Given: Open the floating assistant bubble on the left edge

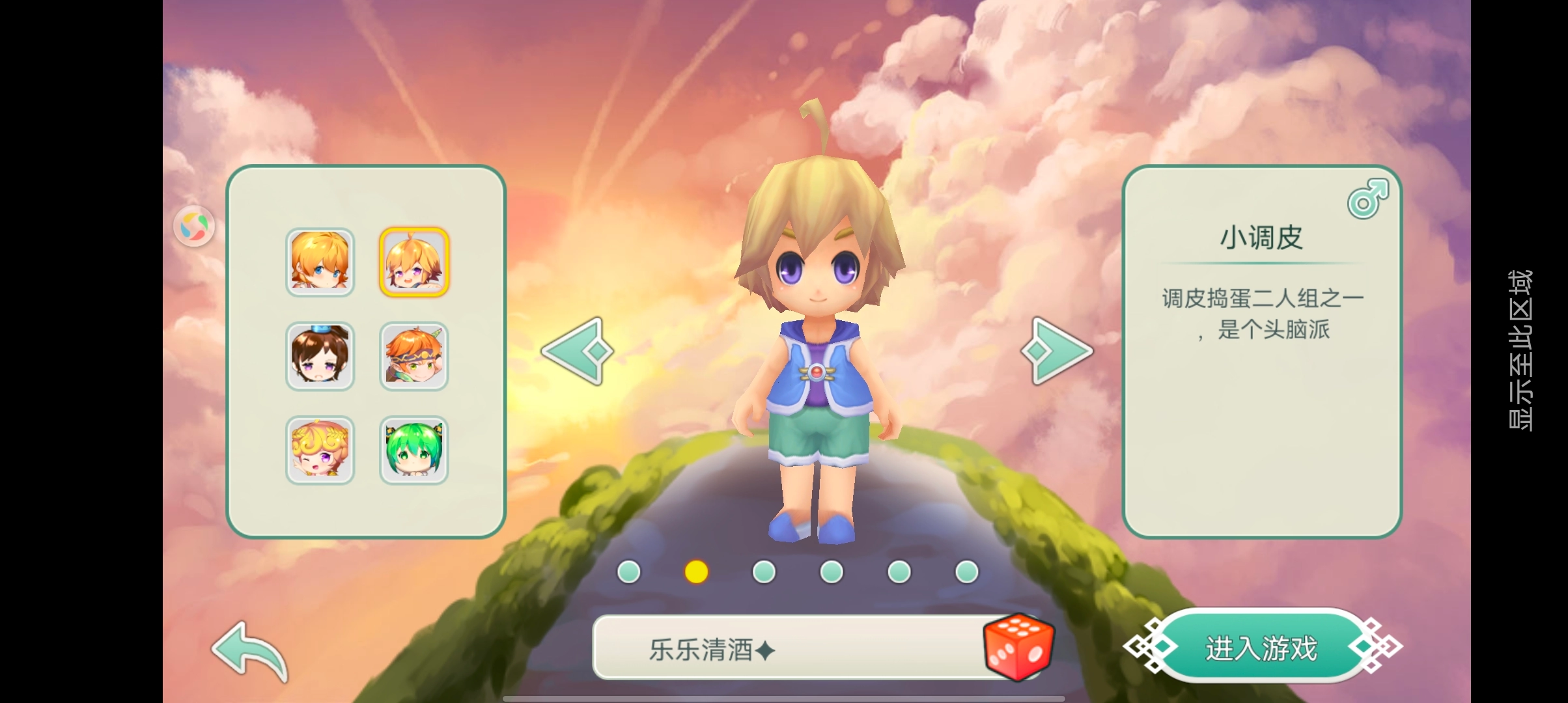Looking at the screenshot, I should (195, 225).
